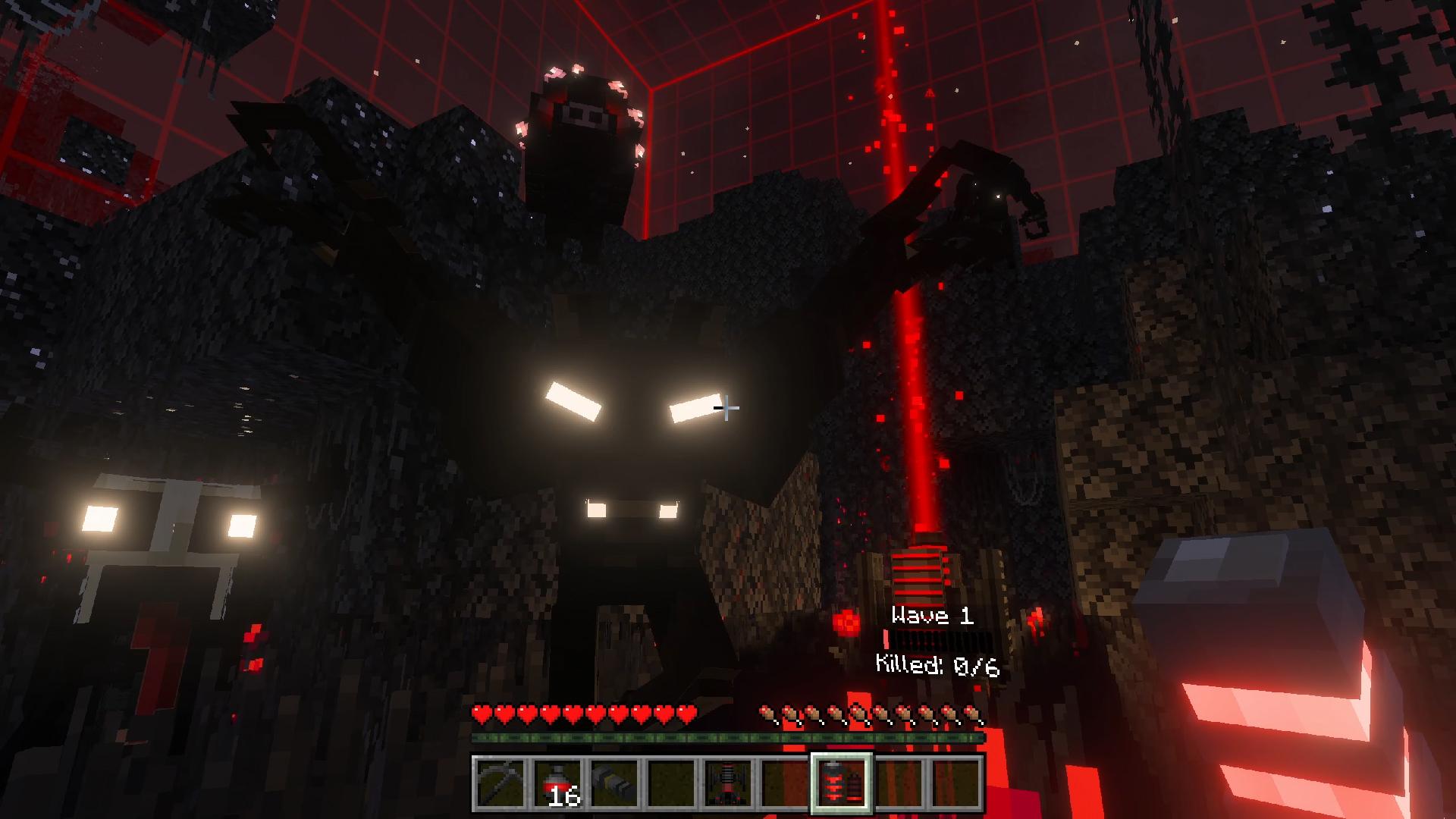
Task: Click the first arrow ammo indicator
Action: [768, 713]
